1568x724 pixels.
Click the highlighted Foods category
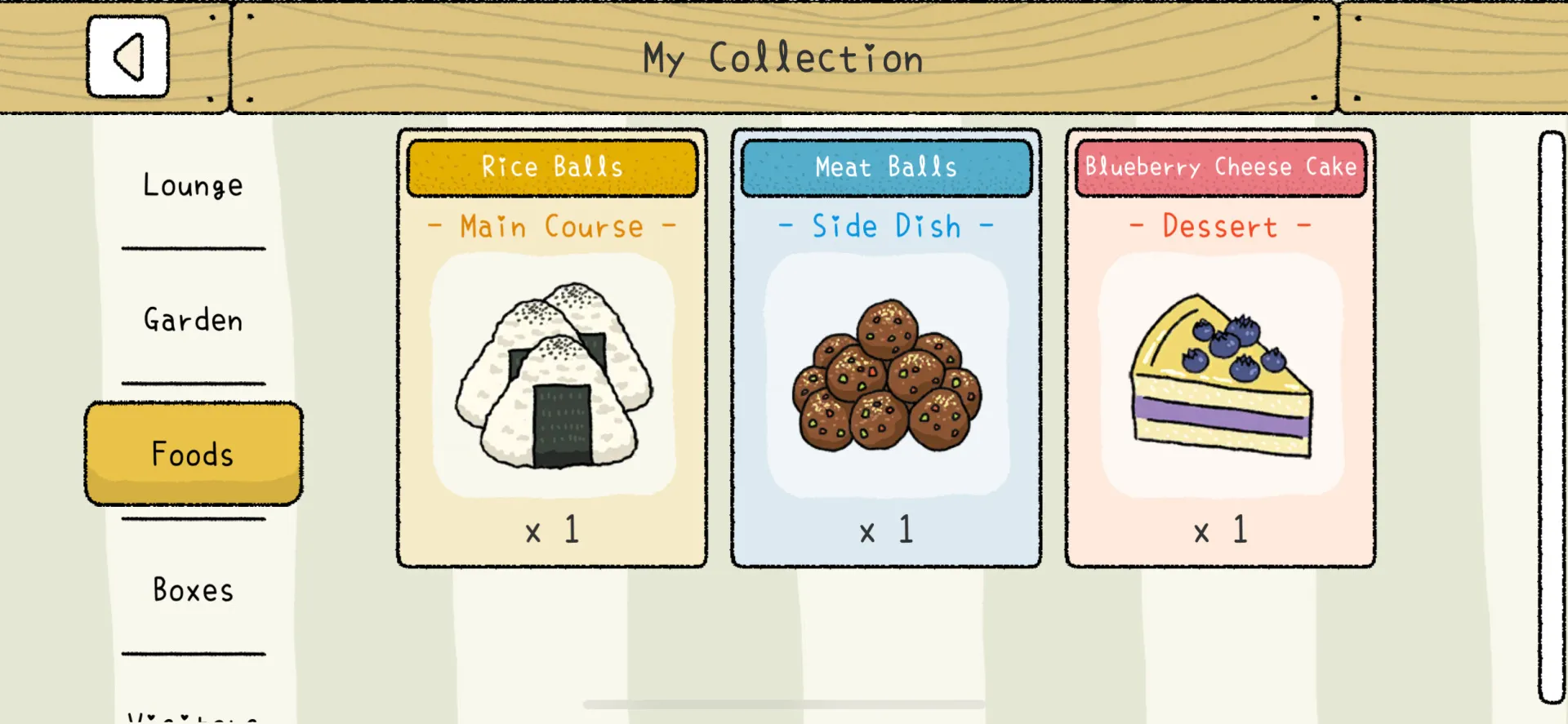pyautogui.click(x=193, y=455)
